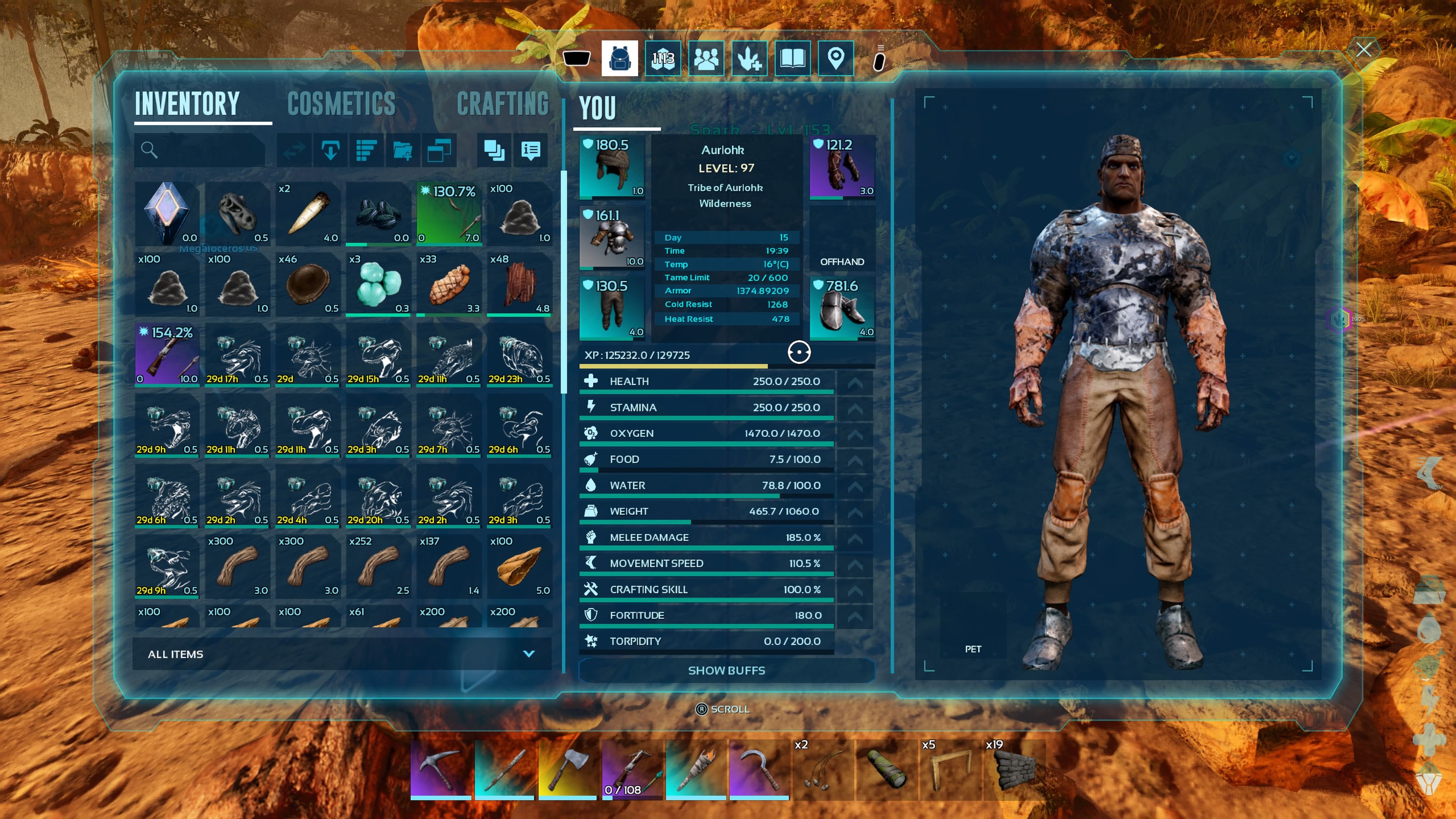Select the sickle hotbar slot

(x=759, y=769)
